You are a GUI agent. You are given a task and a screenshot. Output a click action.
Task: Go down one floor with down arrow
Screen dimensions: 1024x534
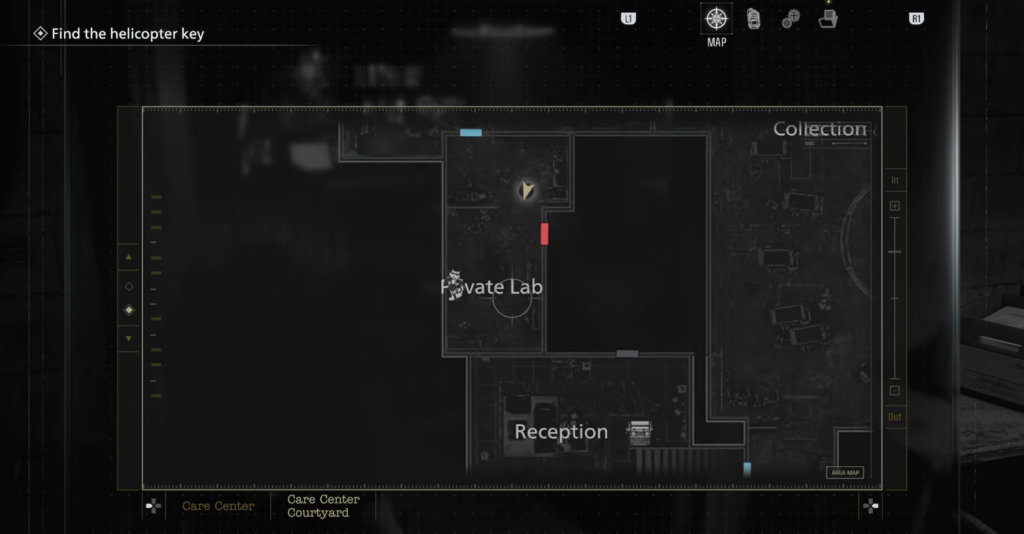pyautogui.click(x=128, y=338)
